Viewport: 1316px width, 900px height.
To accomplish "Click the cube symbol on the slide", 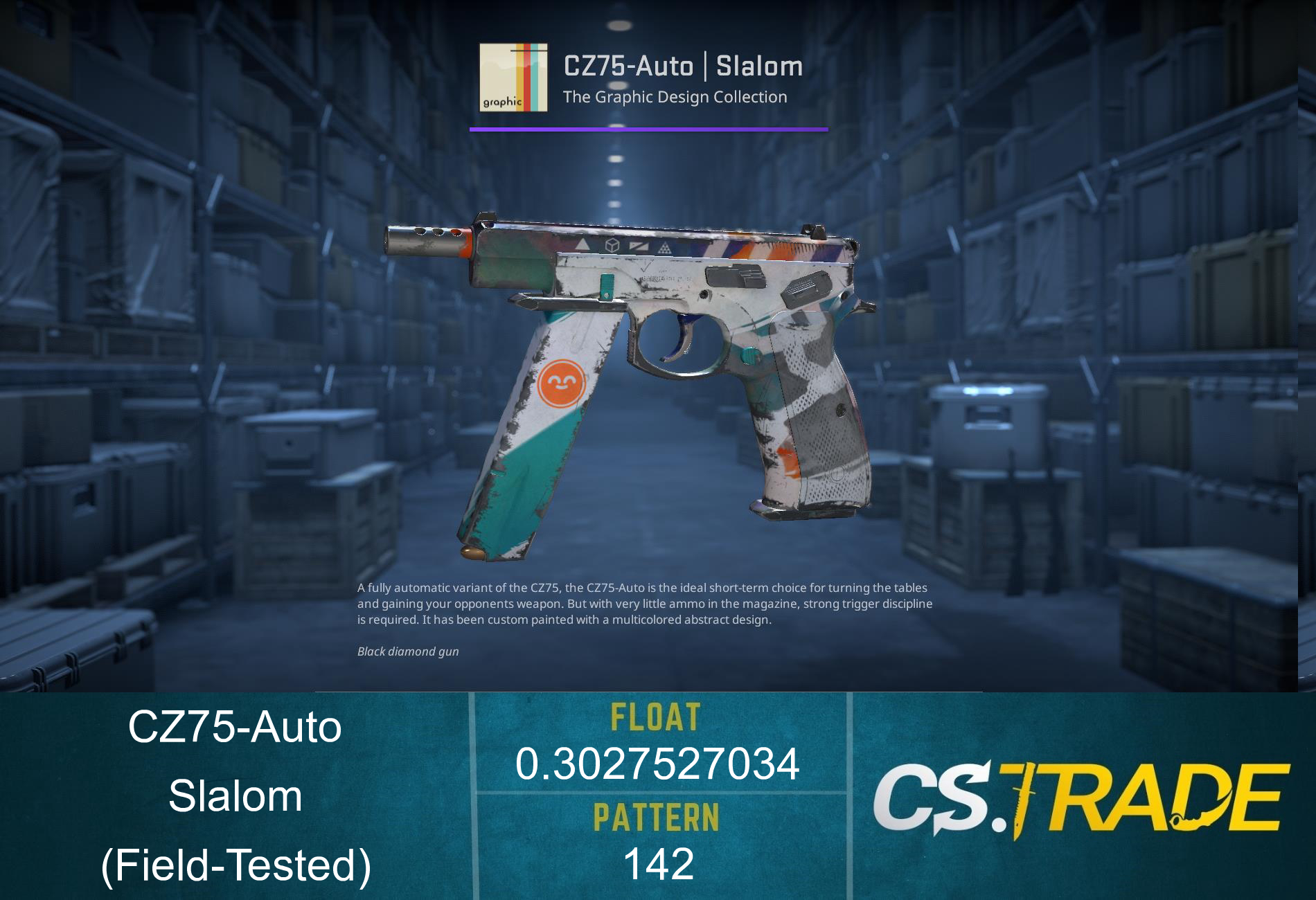I will click(x=612, y=245).
